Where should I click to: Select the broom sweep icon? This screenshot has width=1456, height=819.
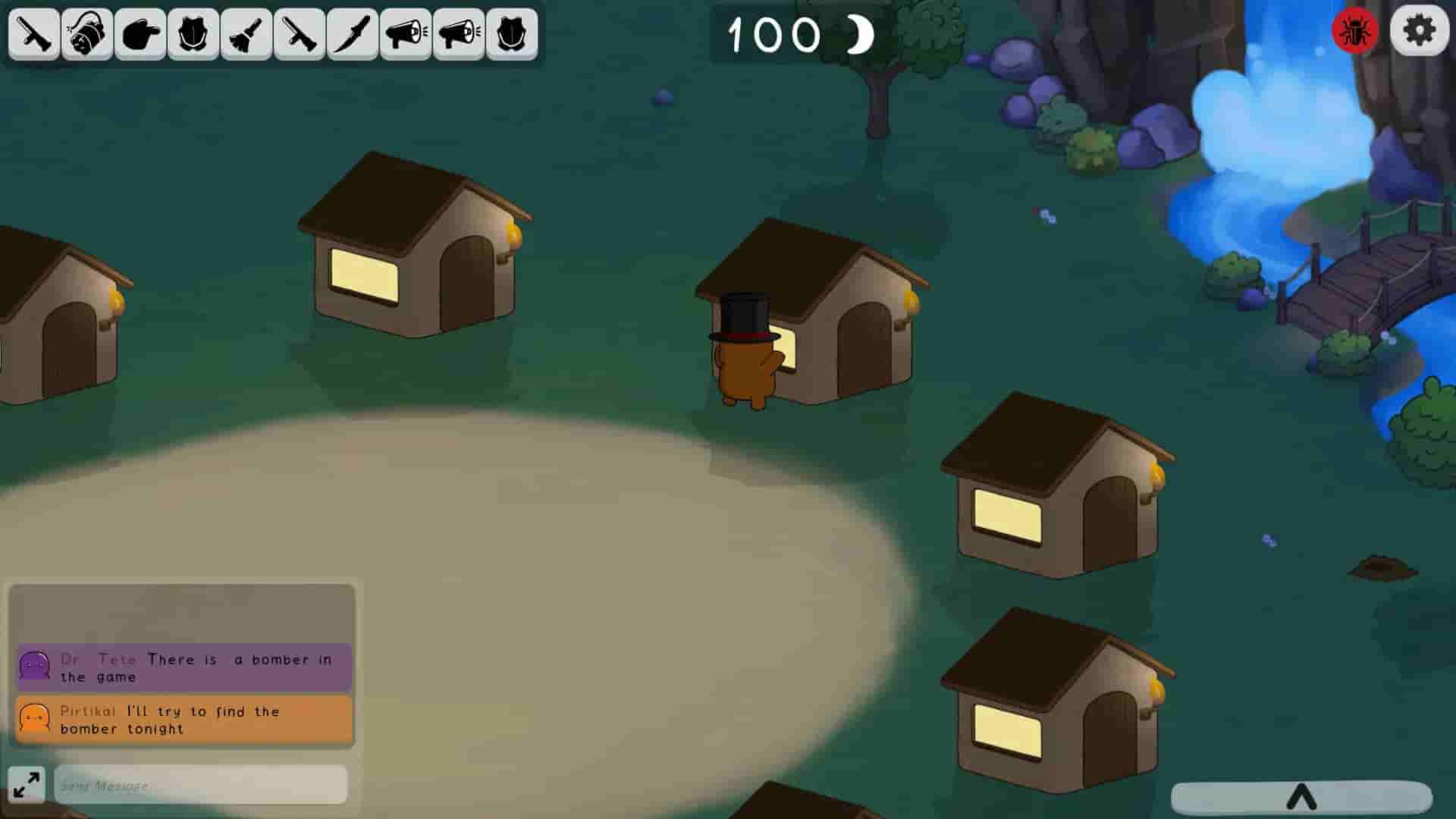246,33
